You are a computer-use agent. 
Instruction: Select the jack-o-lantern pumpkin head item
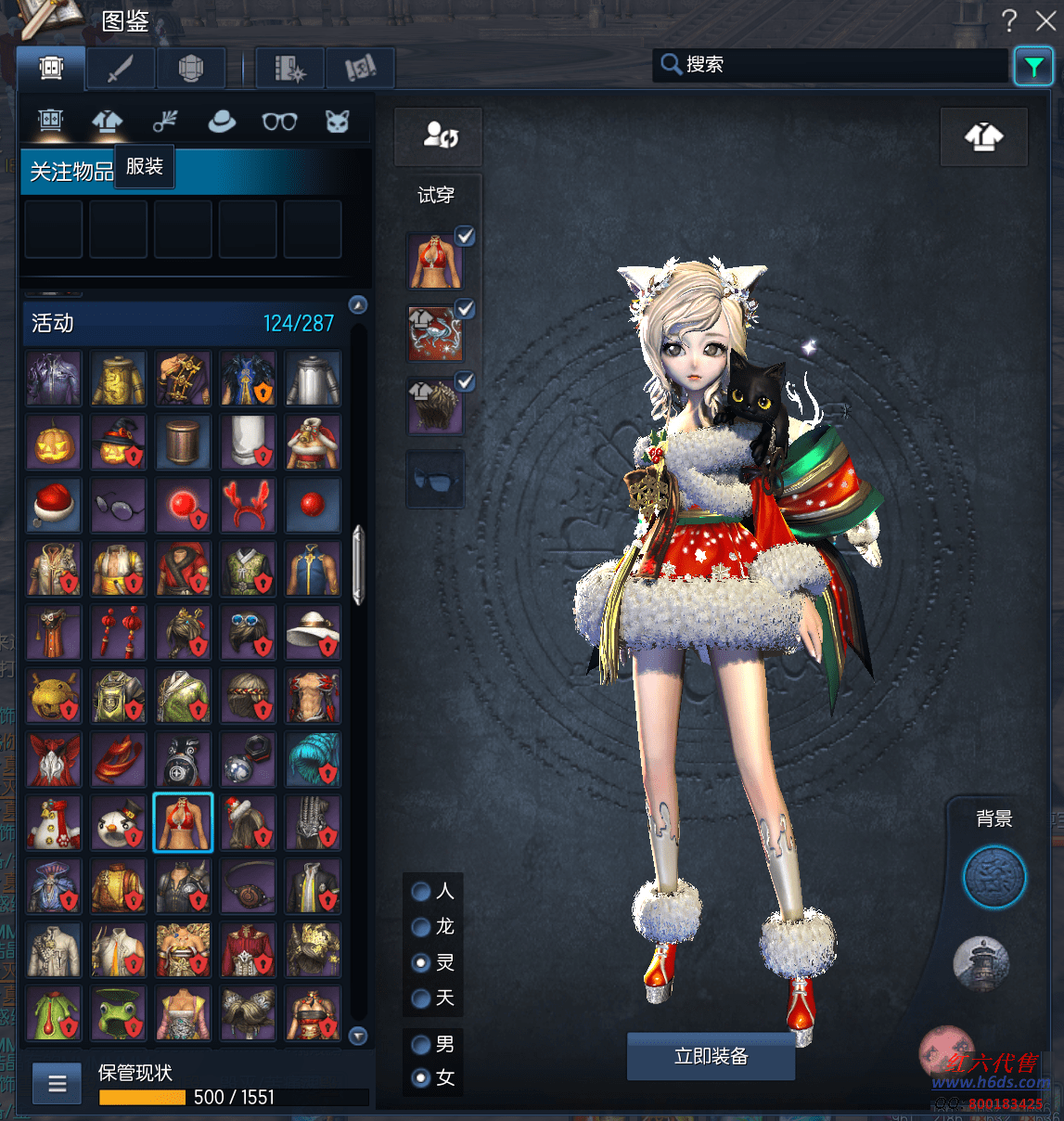54,443
